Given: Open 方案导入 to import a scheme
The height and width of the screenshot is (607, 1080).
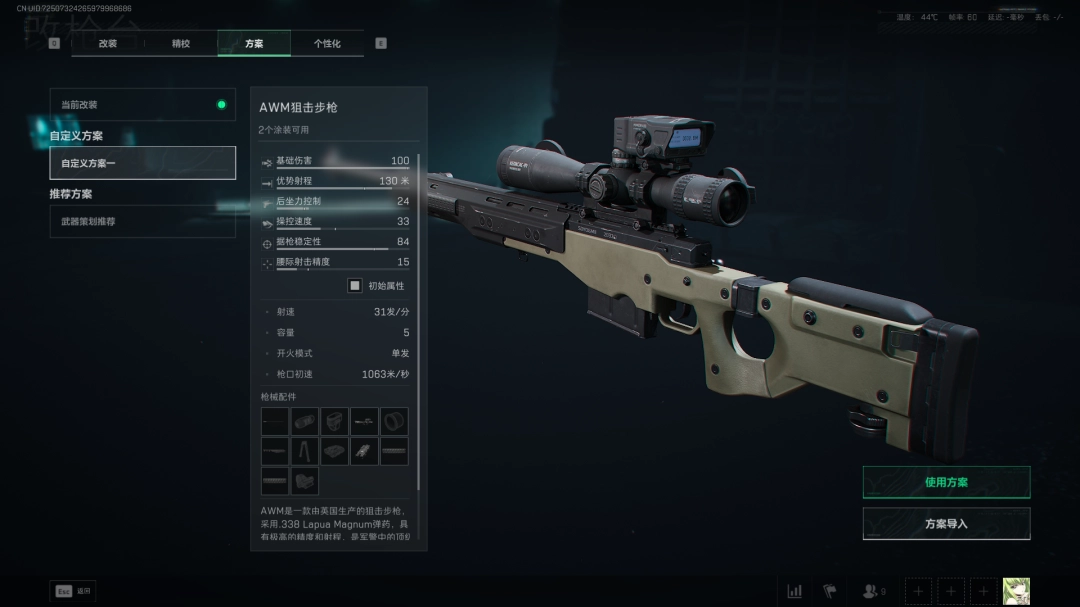Looking at the screenshot, I should point(946,523).
